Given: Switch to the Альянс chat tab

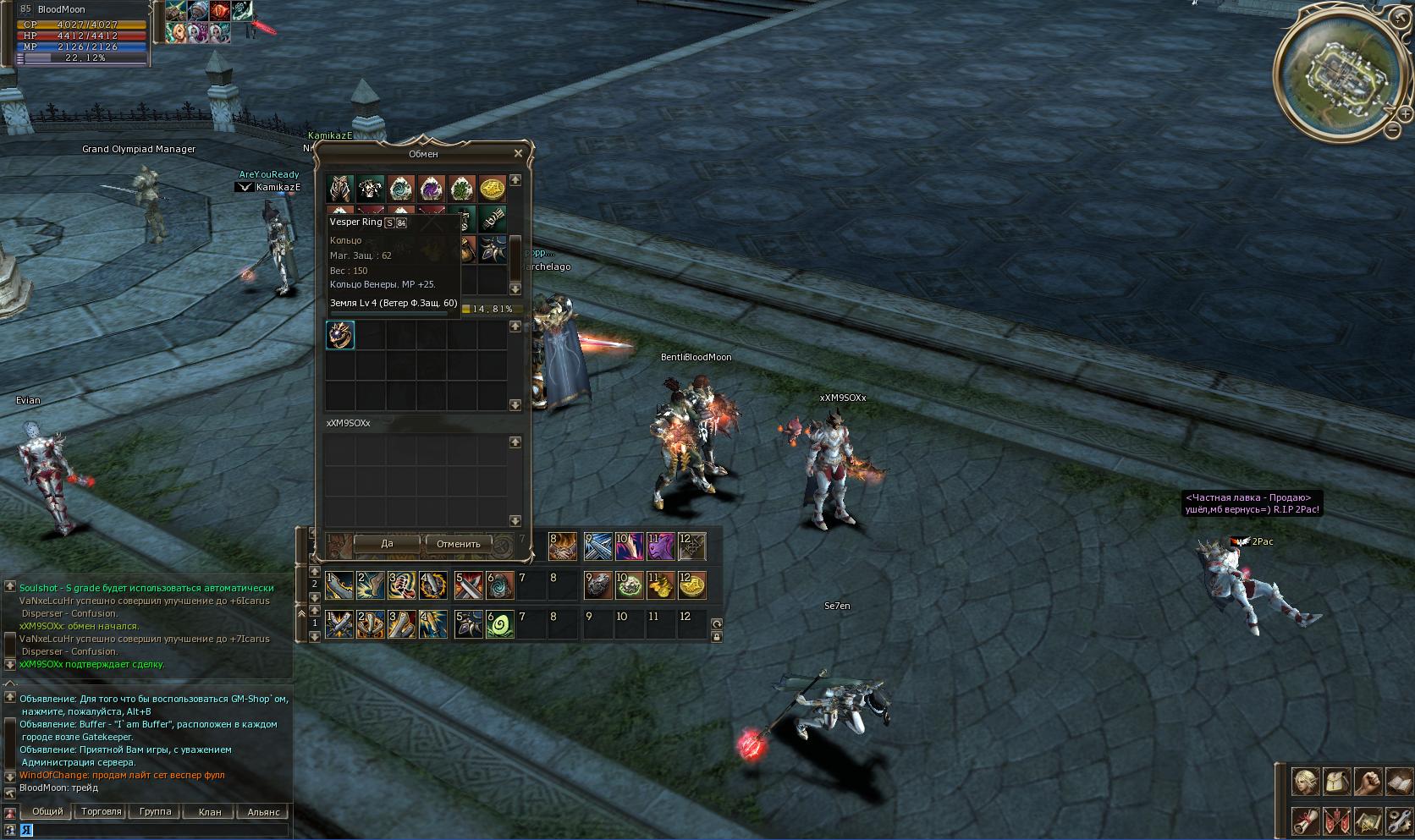Looking at the screenshot, I should 263,811.
